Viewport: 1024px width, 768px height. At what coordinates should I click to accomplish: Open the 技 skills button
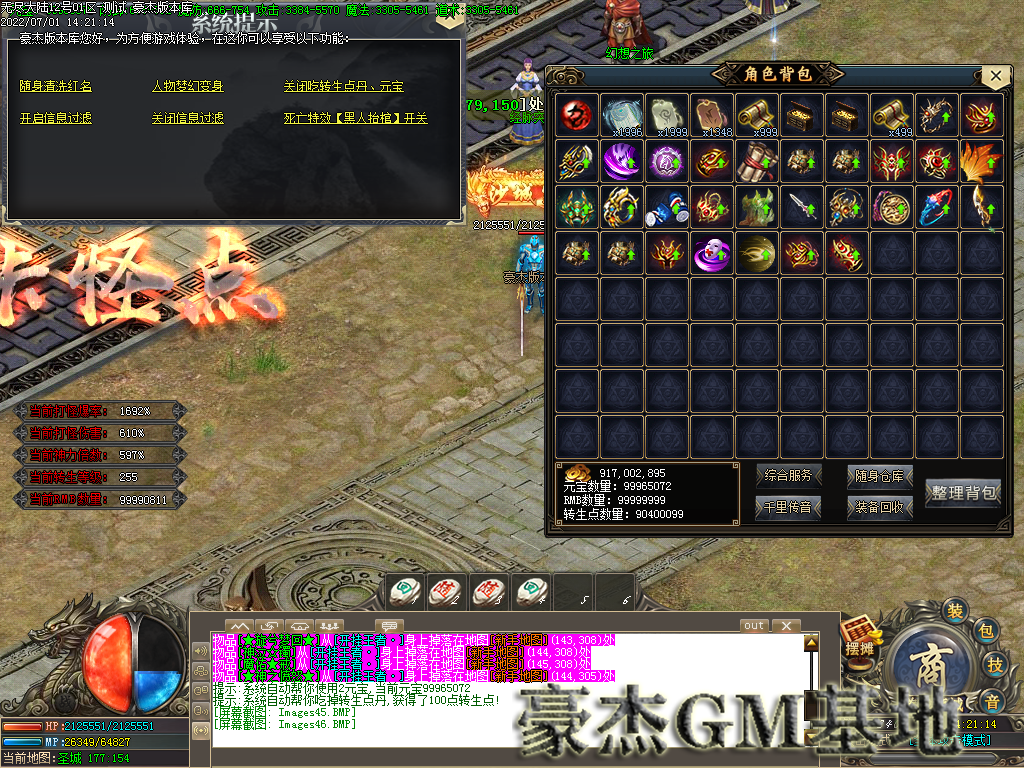click(x=995, y=665)
